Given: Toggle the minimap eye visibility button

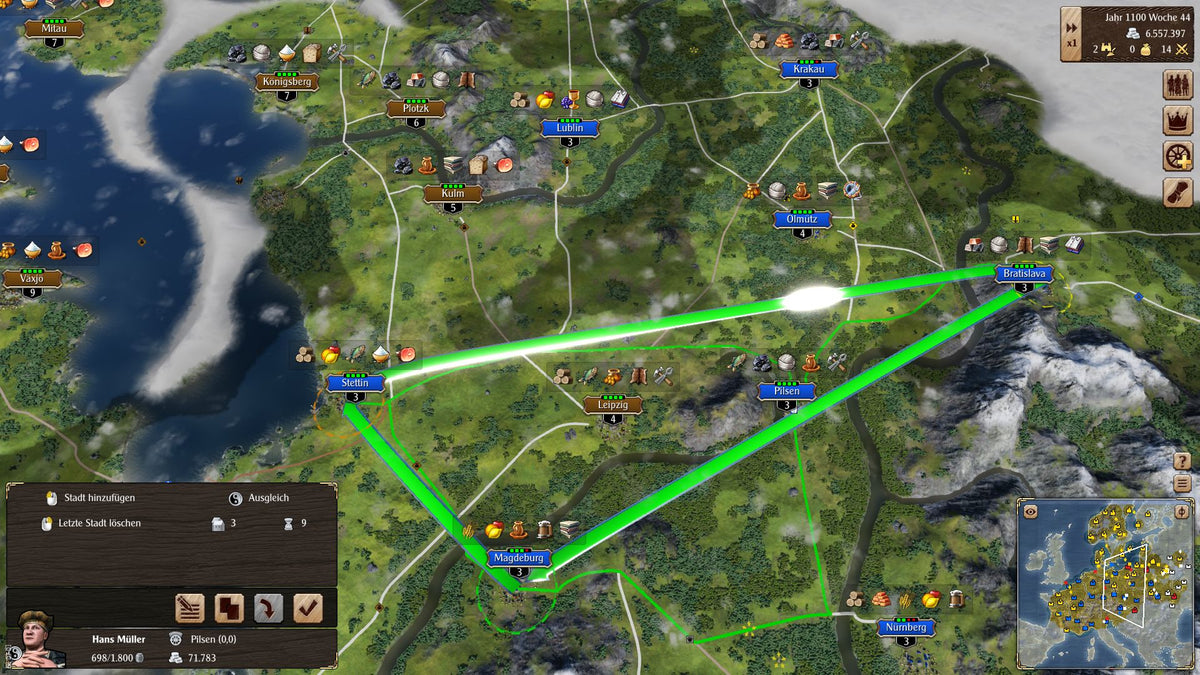Looking at the screenshot, I should (x=1030, y=511).
